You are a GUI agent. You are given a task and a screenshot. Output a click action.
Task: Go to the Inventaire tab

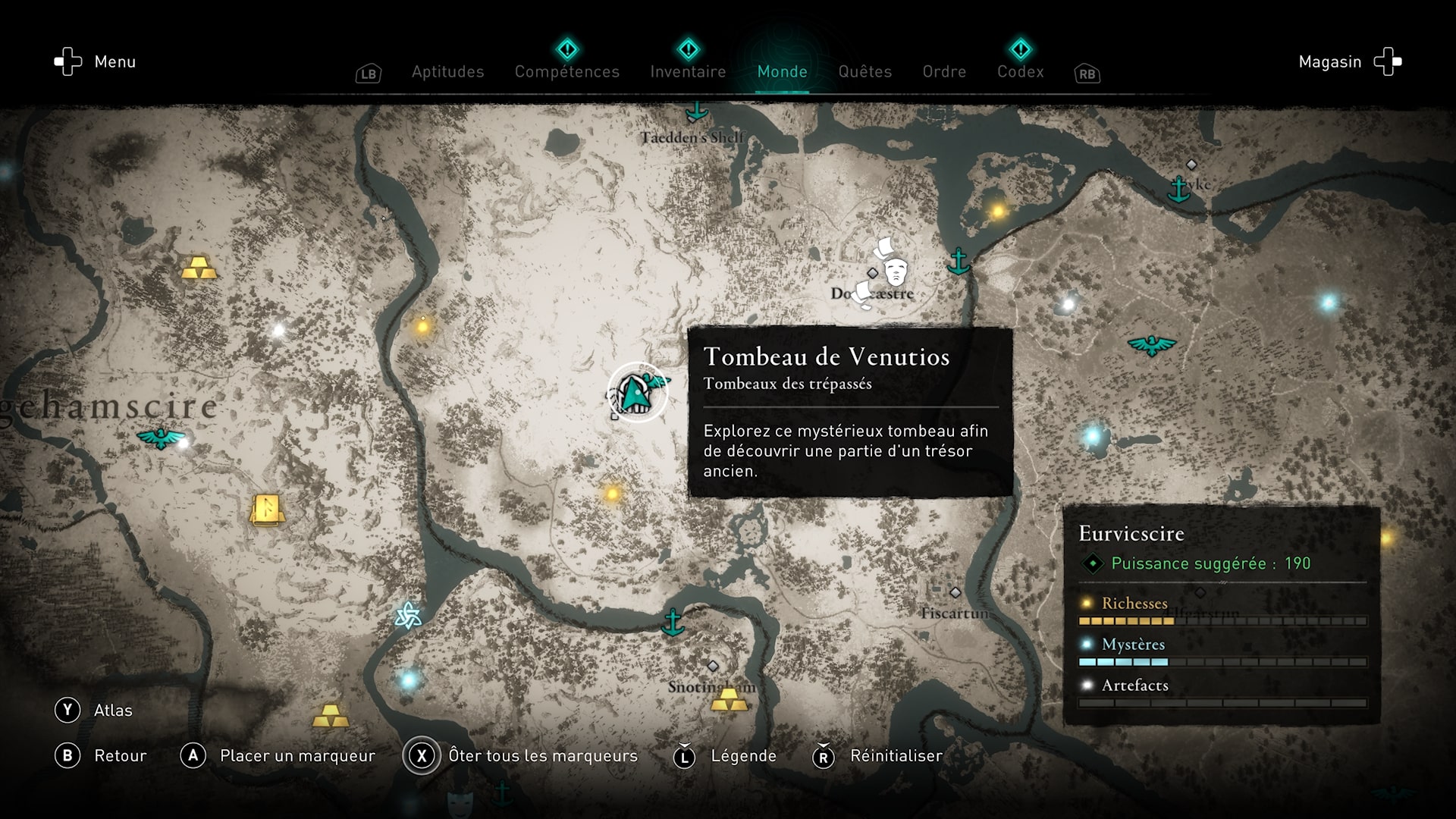[x=688, y=71]
